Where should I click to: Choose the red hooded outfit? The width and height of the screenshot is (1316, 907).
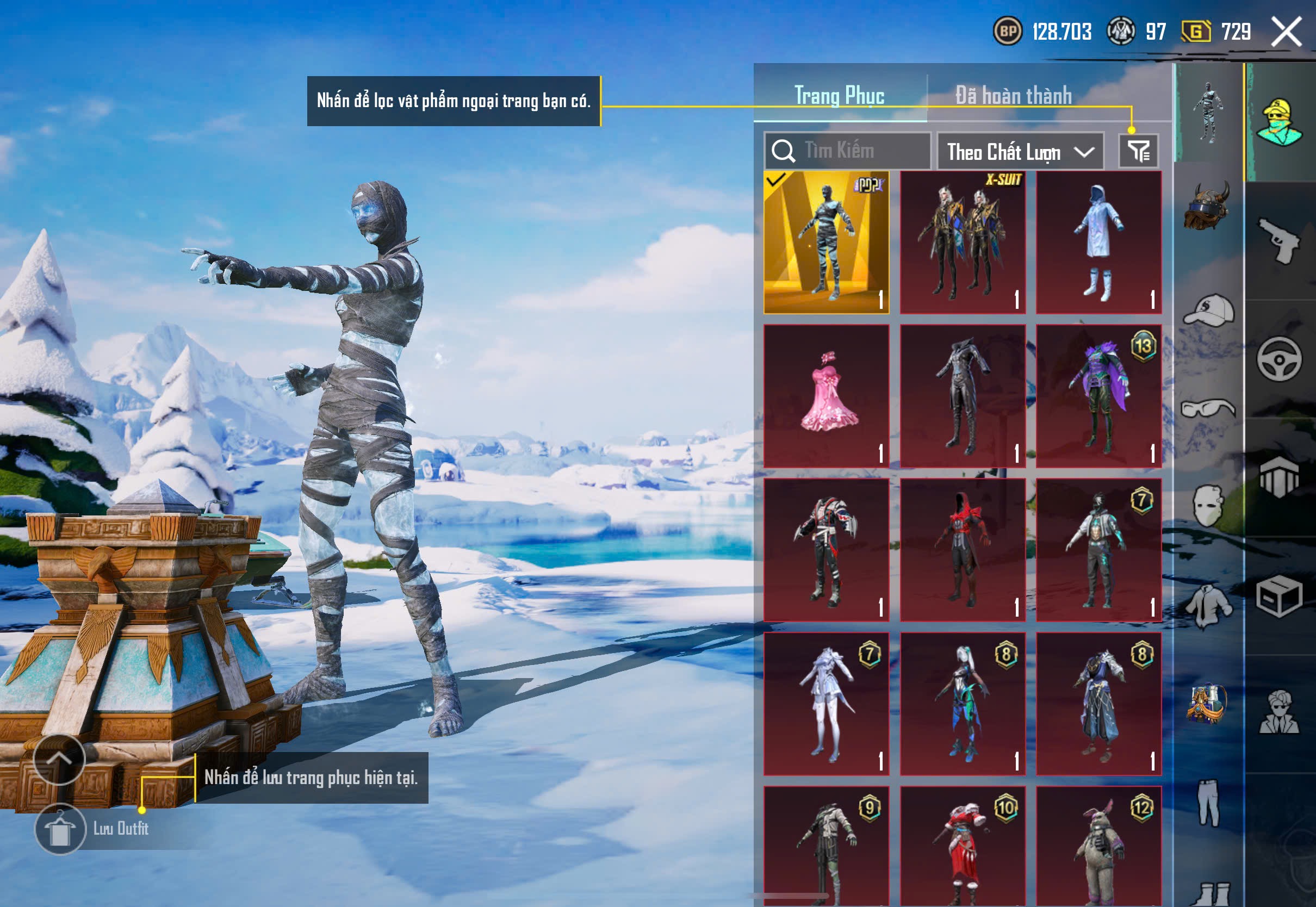[x=963, y=550]
